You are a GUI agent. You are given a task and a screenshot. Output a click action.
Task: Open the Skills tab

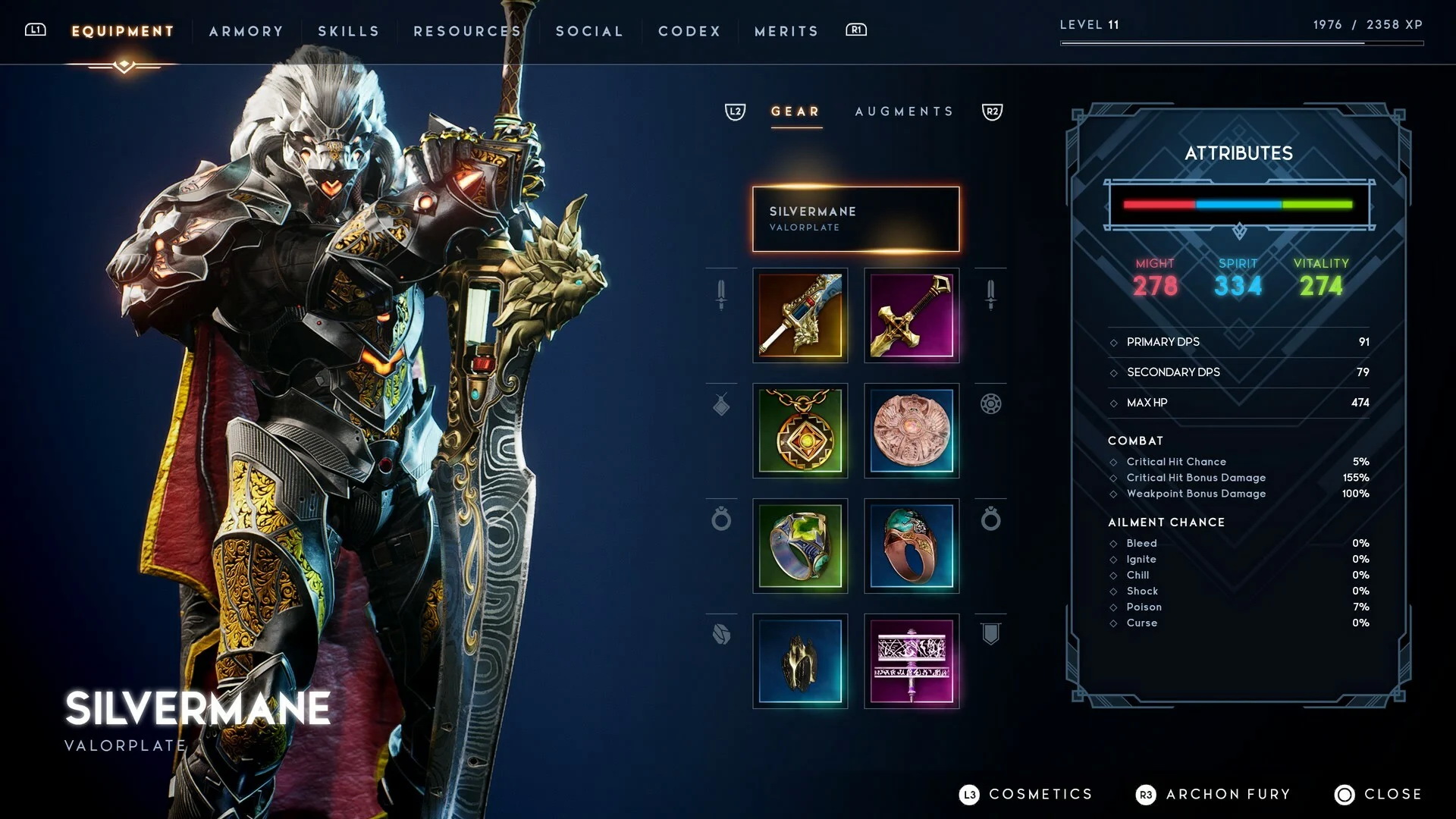[348, 31]
